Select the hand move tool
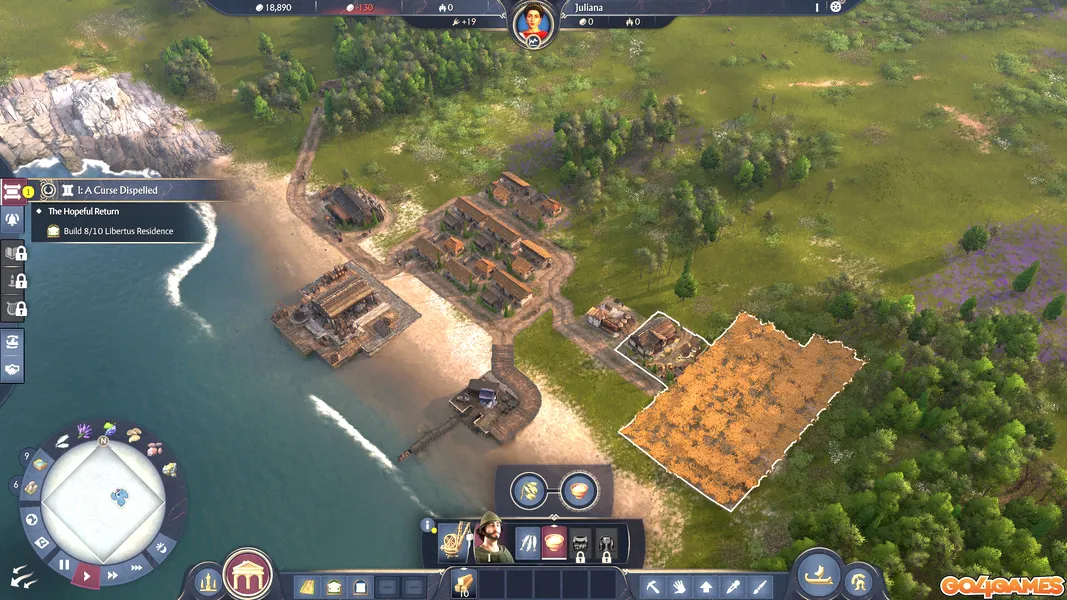Screen dimensions: 1067x600 pyautogui.click(x=680, y=586)
